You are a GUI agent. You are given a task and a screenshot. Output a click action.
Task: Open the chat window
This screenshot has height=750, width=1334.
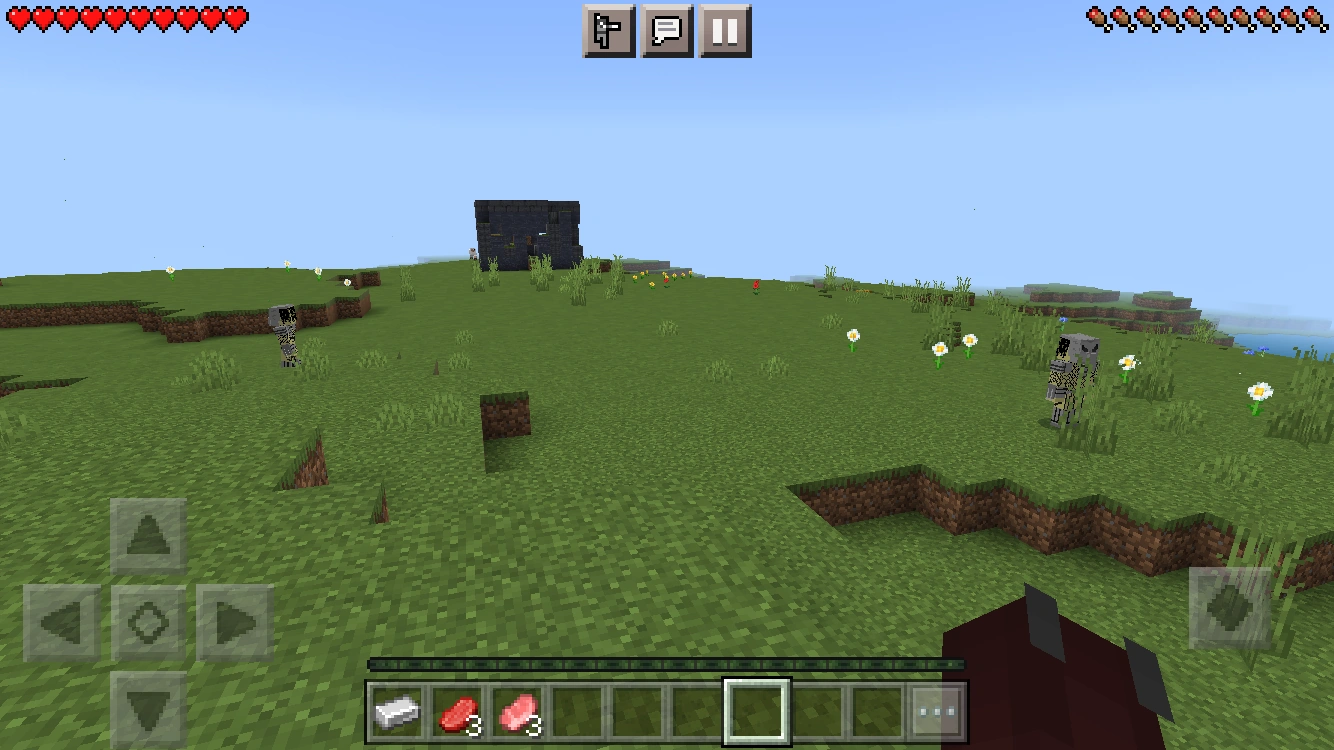coord(667,29)
